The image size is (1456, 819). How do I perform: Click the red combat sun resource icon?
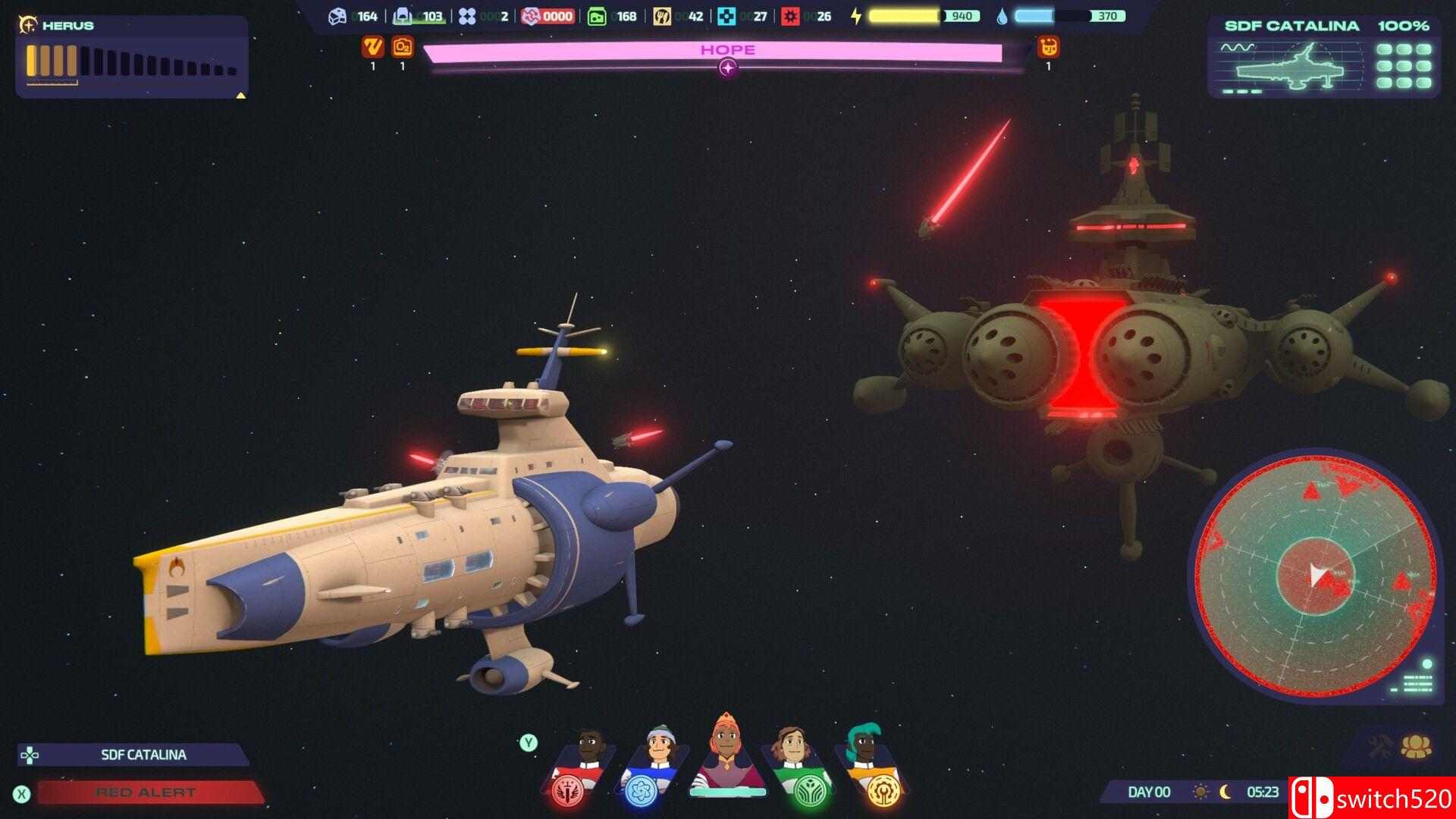click(791, 15)
